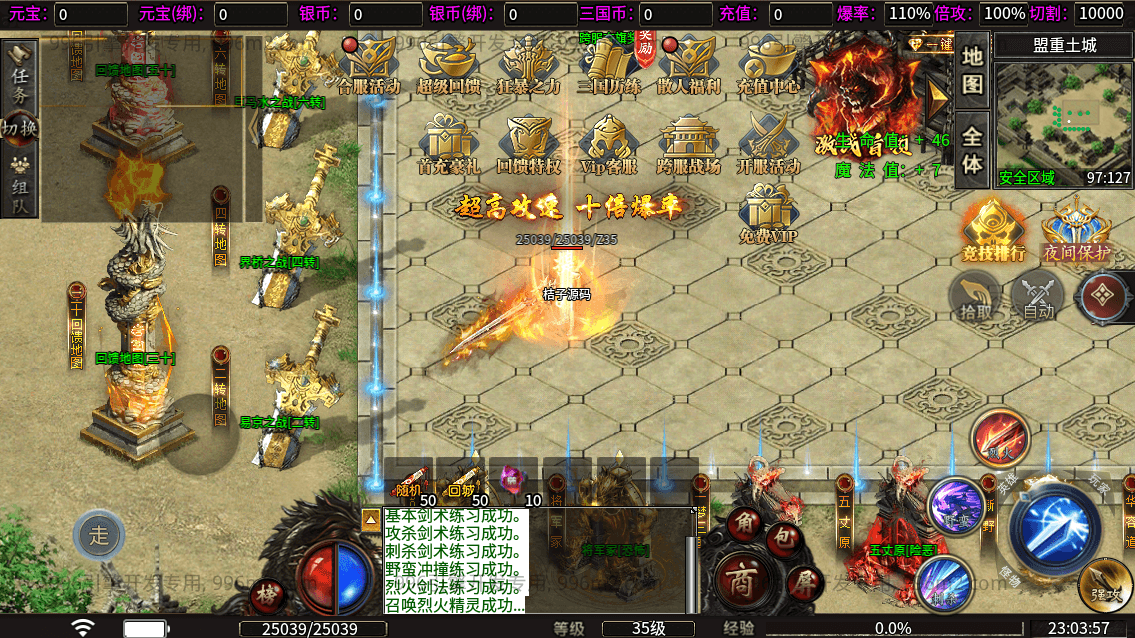Open the 合服活动 event icon
The height and width of the screenshot is (638, 1135).
tap(369, 66)
